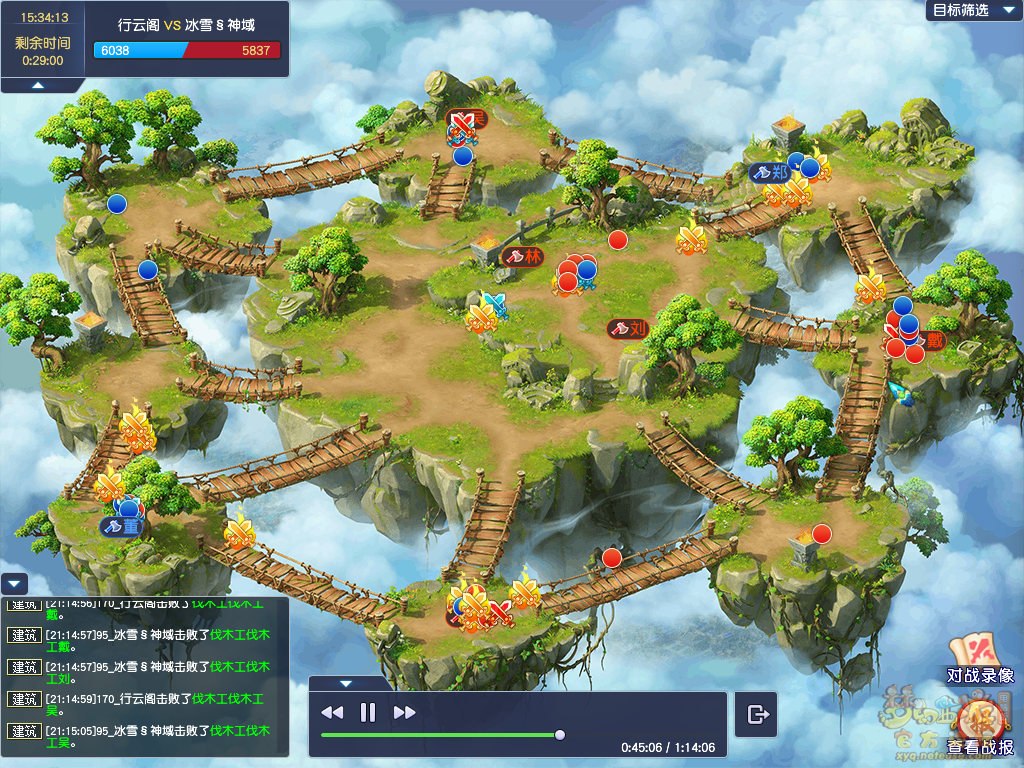1024x768 pixels.
Task: Collapse the battle log panel arrow
Action: pos(14,584)
